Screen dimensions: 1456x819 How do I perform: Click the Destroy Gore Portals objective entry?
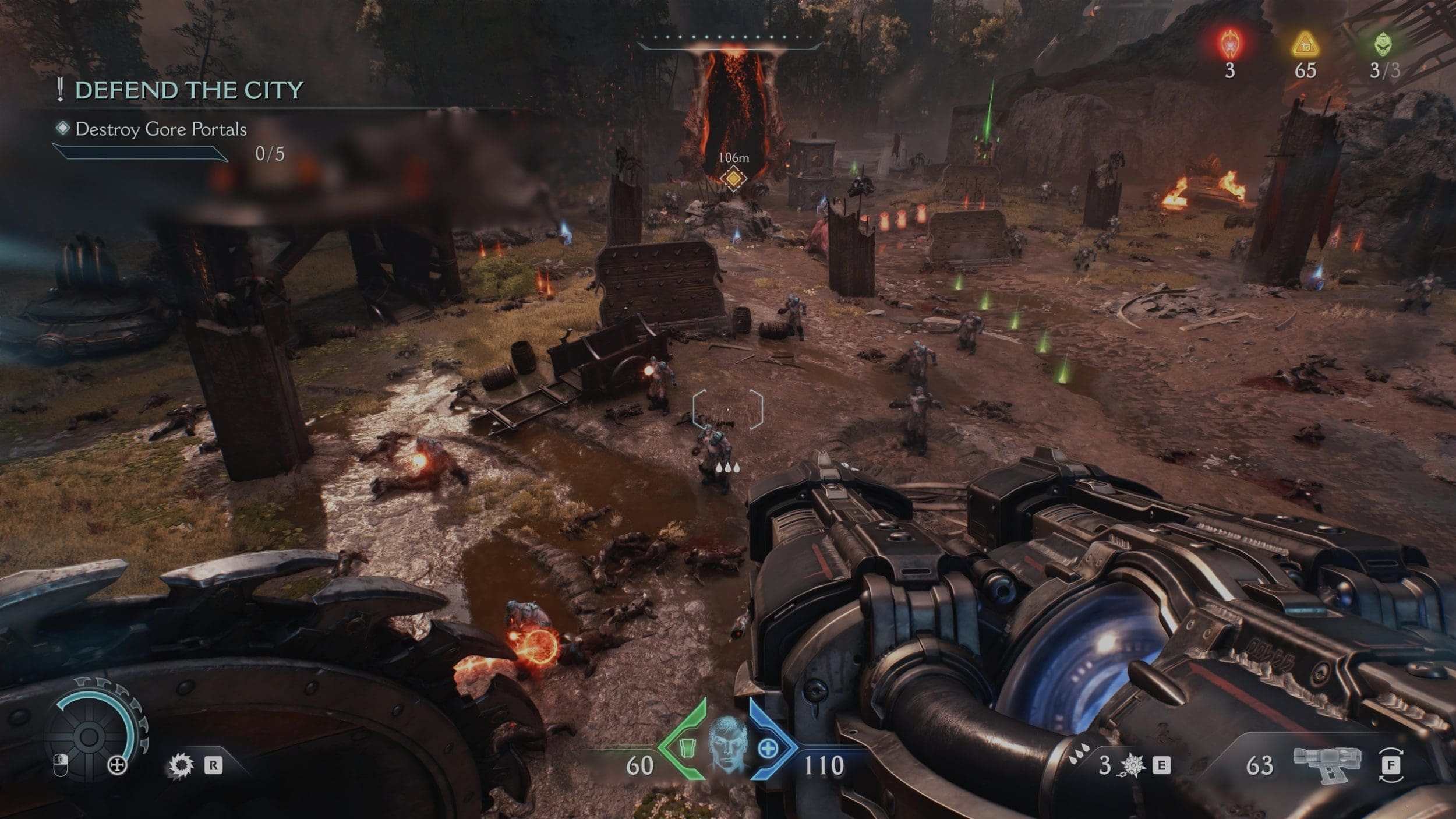coord(161,129)
